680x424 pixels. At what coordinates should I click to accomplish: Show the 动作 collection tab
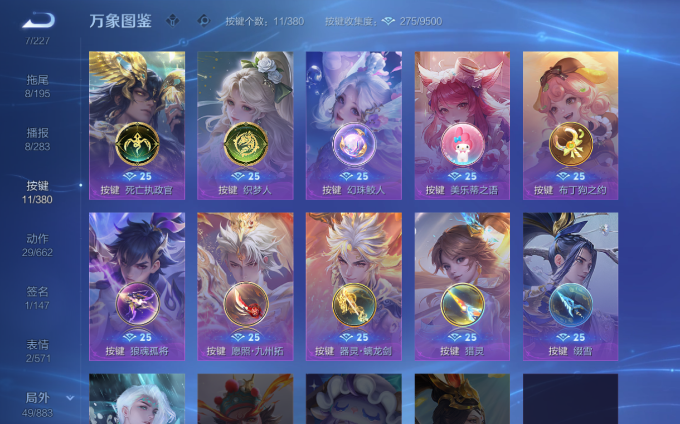pyautogui.click(x=38, y=244)
